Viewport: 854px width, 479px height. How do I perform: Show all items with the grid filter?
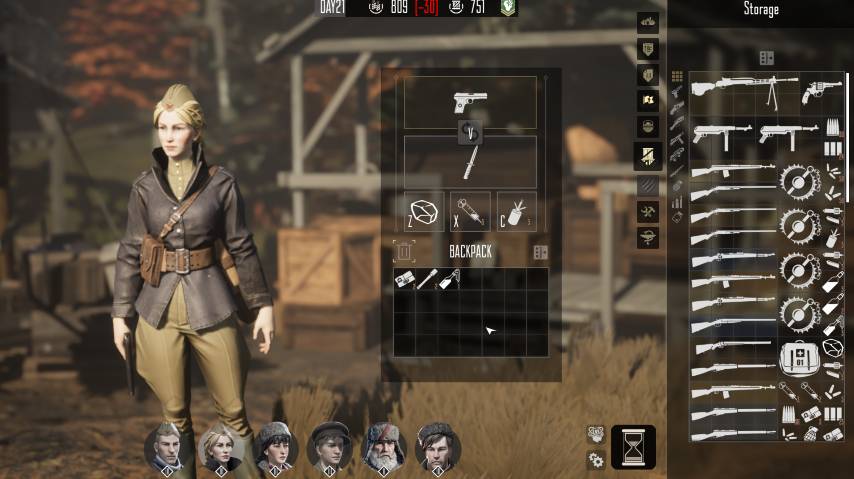pos(677,77)
